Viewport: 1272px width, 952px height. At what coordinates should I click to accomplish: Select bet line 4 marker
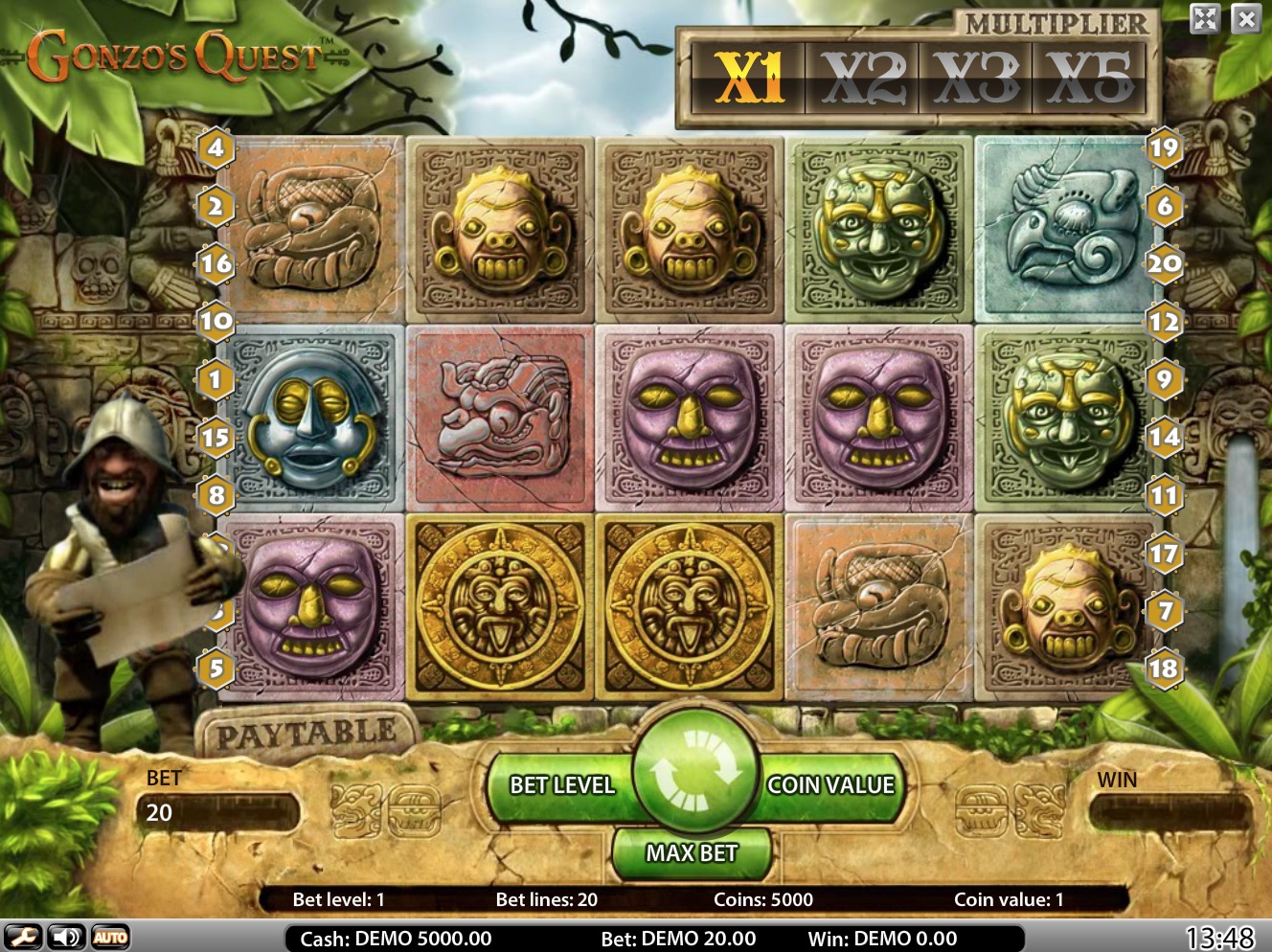[x=216, y=147]
